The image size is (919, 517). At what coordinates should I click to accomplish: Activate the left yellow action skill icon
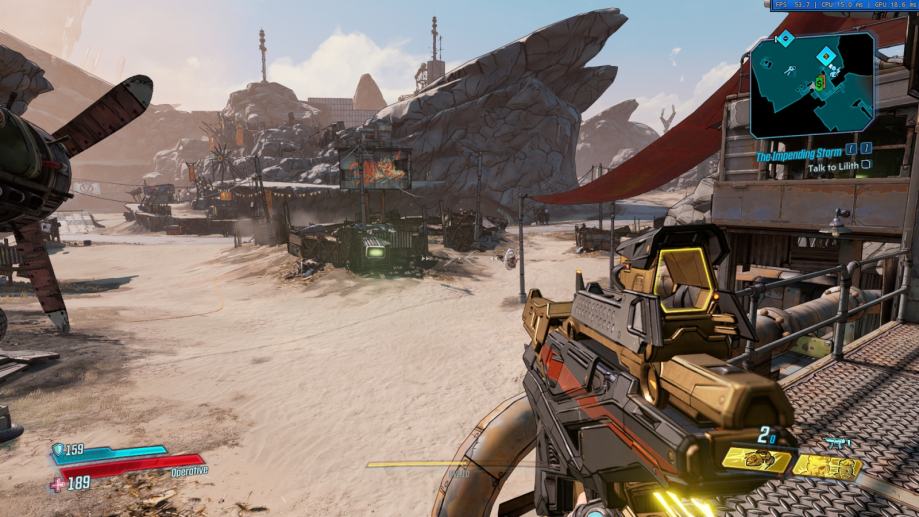(755, 459)
